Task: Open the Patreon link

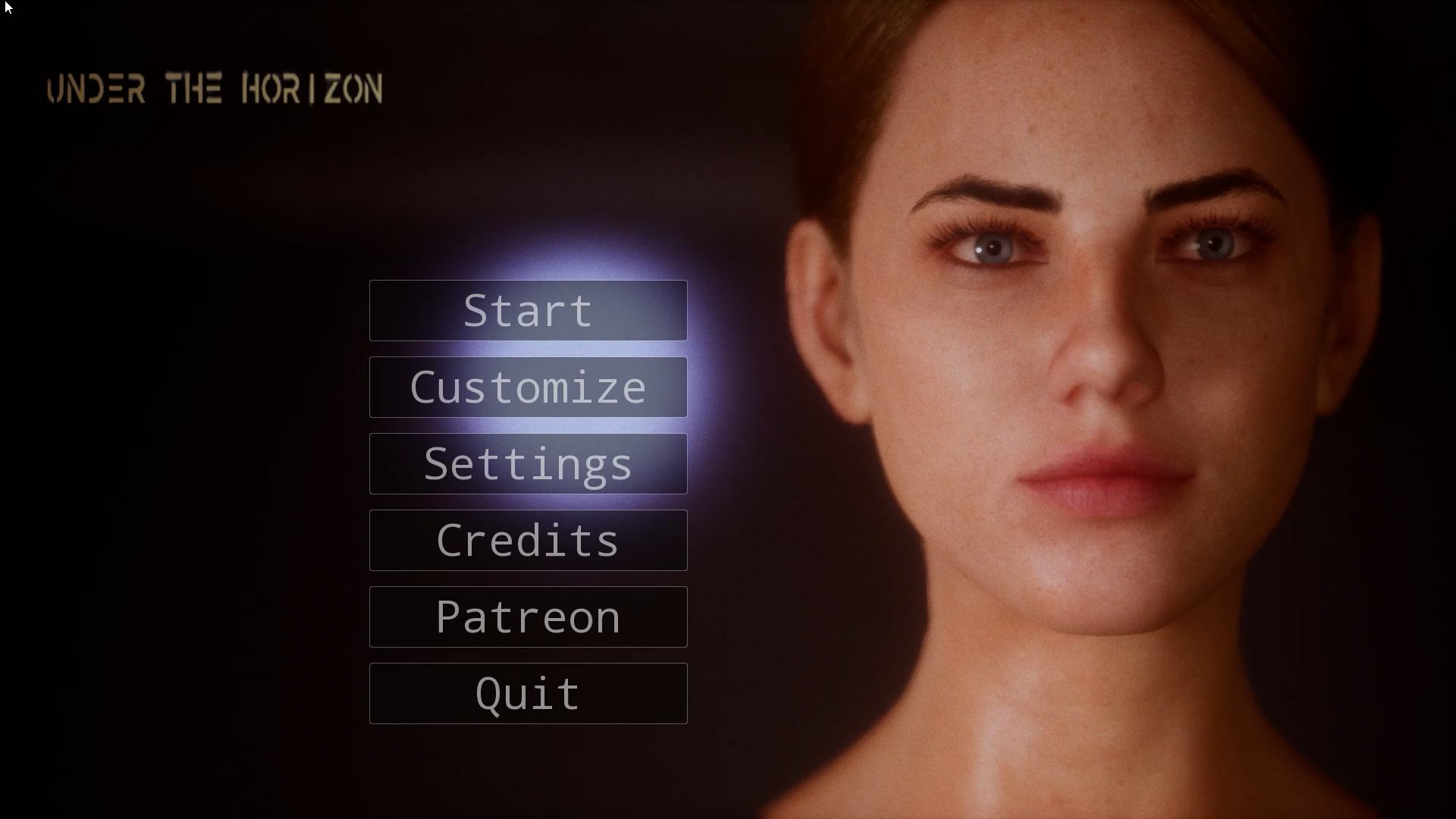Action: [528, 617]
